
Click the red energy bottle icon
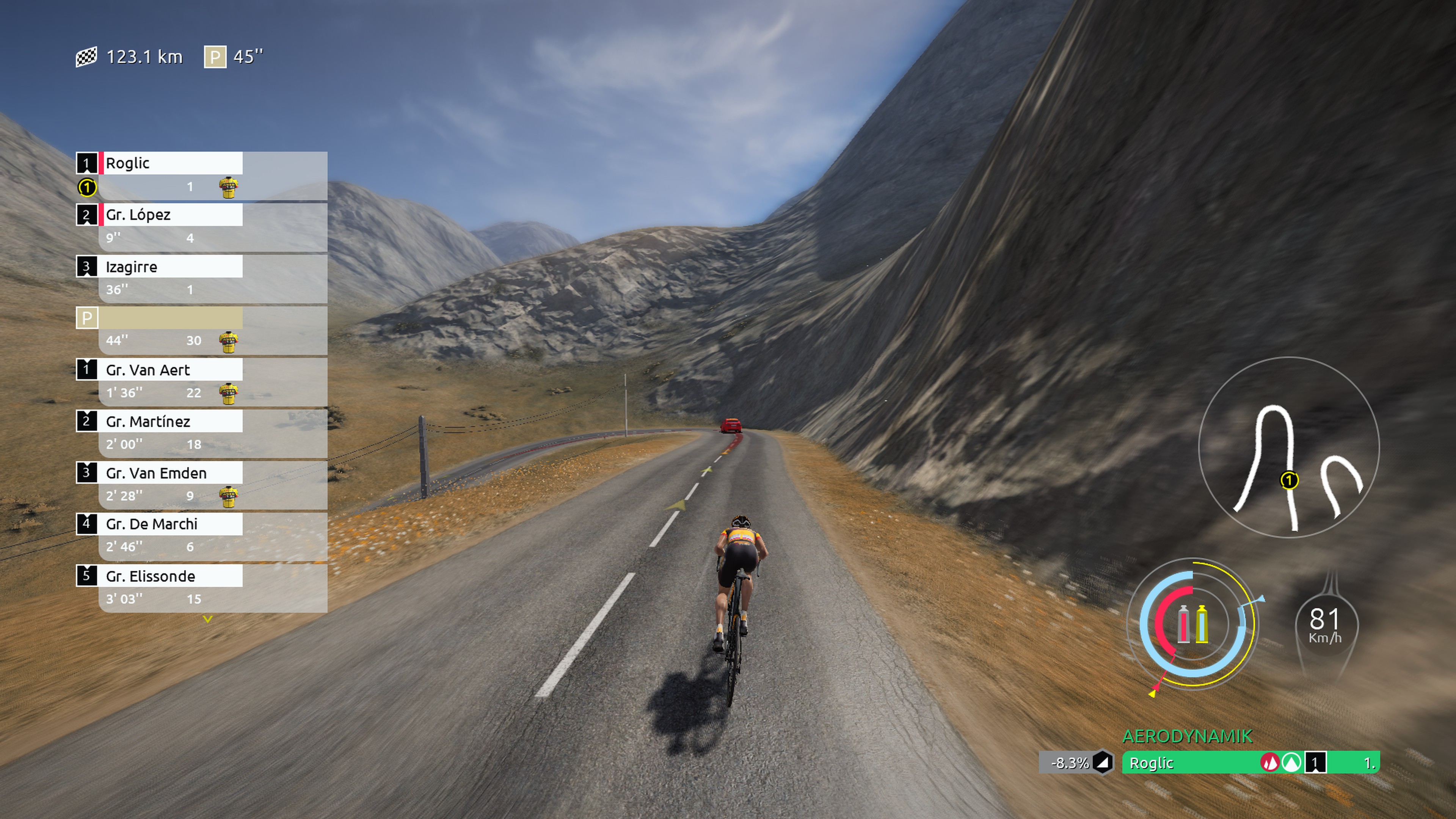tap(1183, 624)
